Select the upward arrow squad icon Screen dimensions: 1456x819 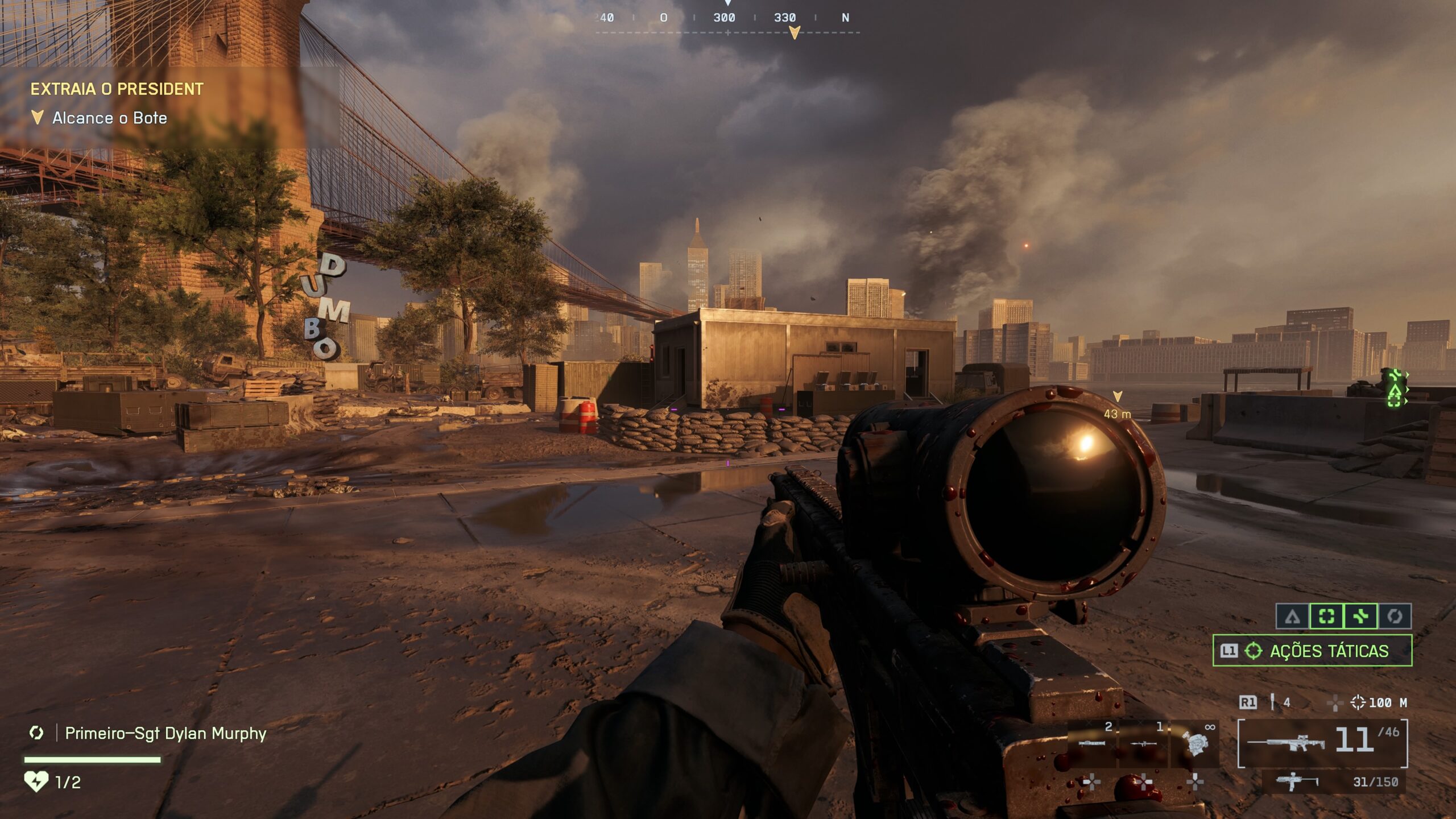click(1293, 617)
